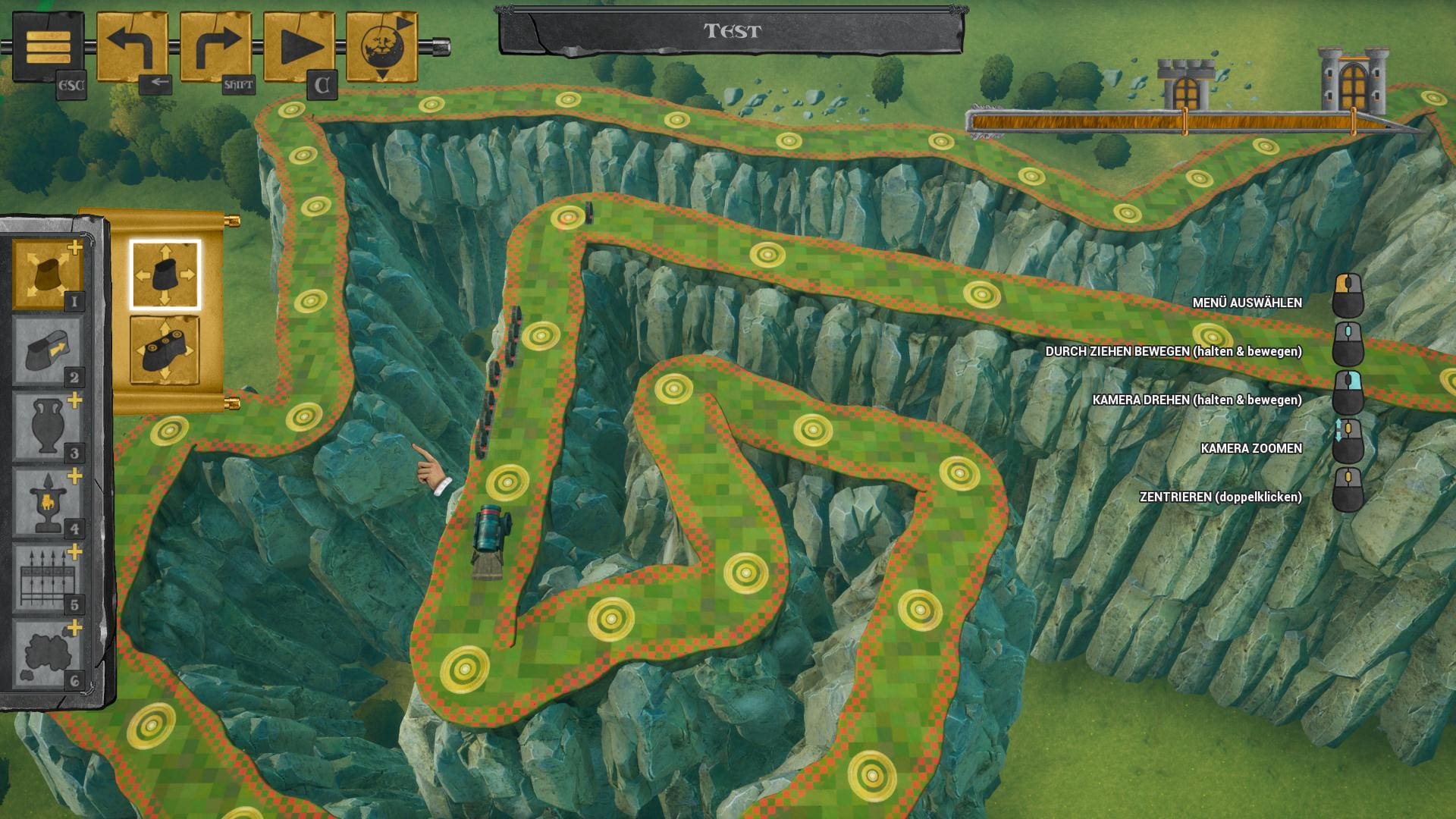Click the end castle marker on the progress bar
The image size is (1456, 819).
click(x=1354, y=80)
